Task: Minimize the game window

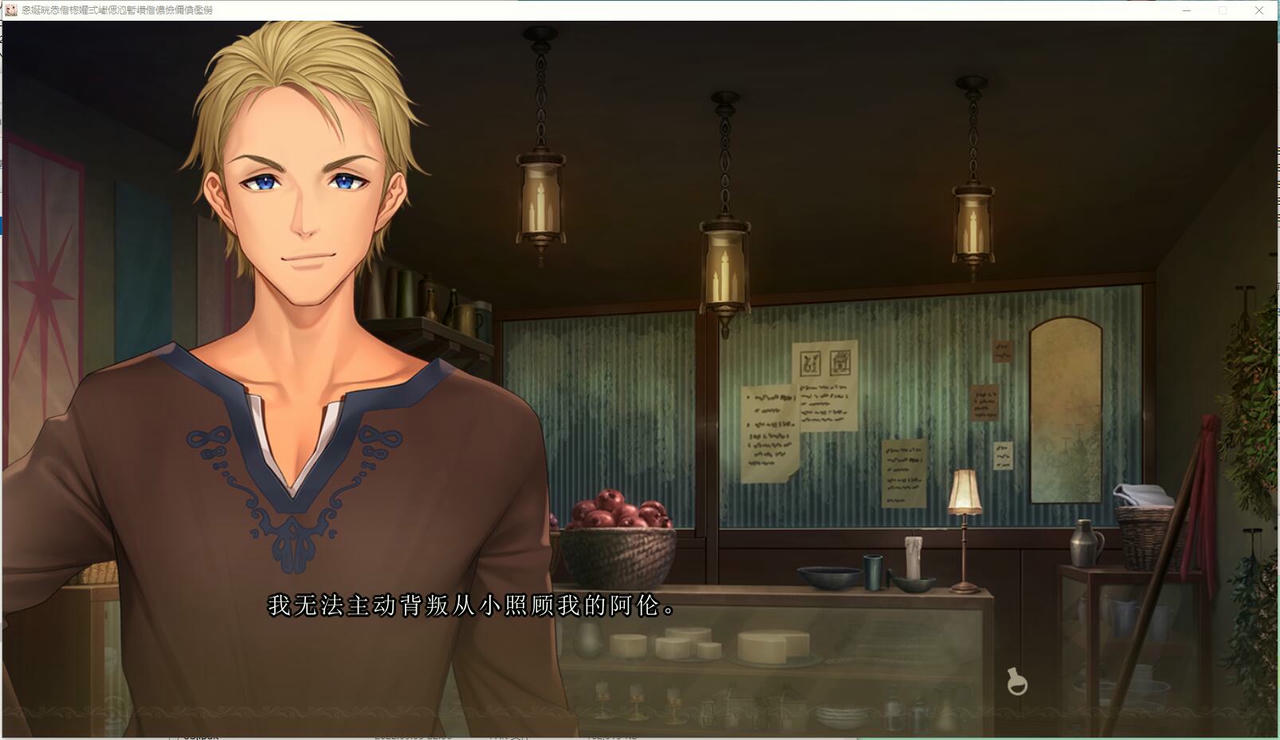Action: pos(1186,10)
